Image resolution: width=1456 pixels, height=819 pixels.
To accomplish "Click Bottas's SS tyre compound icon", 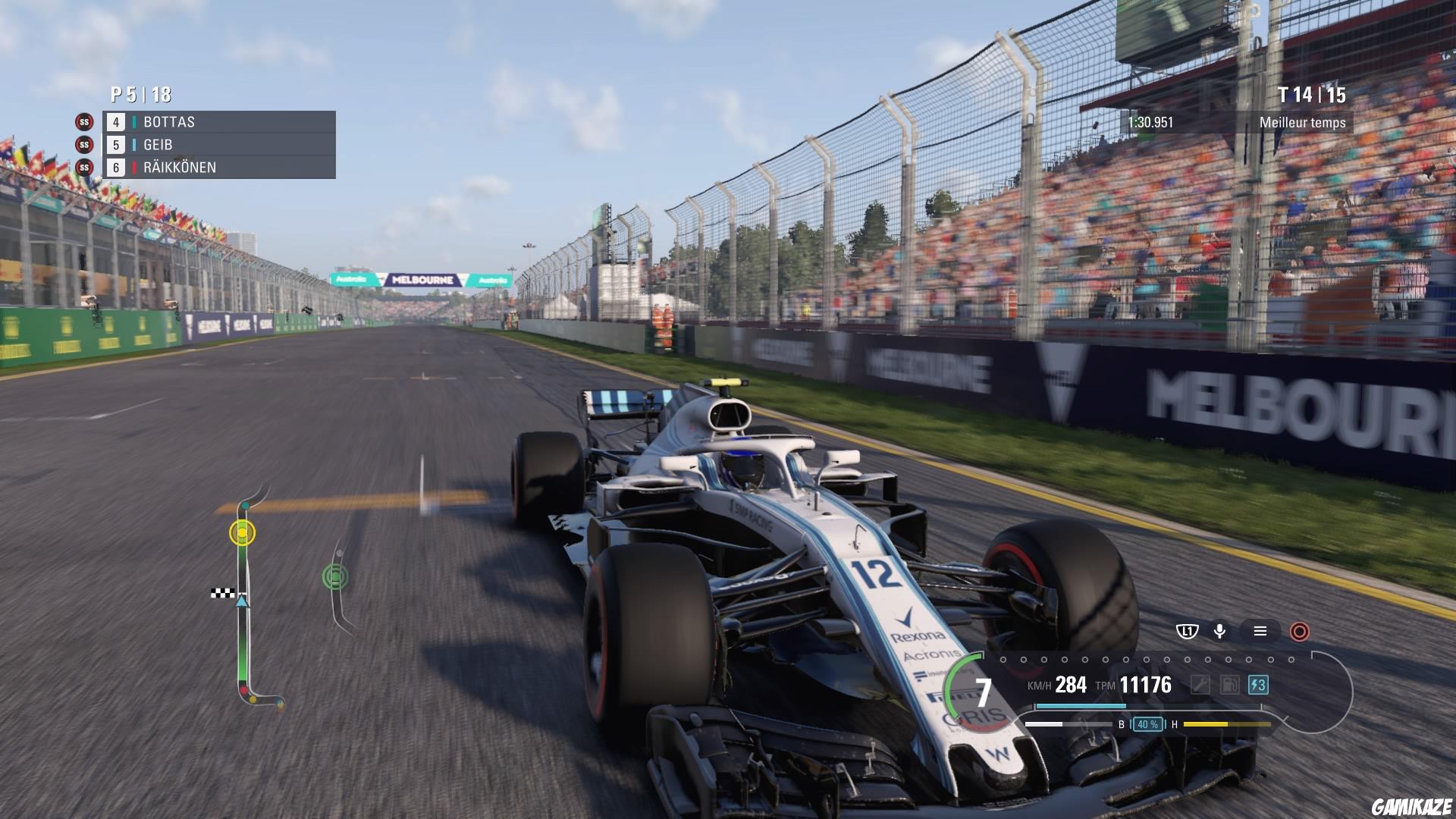I will tap(83, 121).
